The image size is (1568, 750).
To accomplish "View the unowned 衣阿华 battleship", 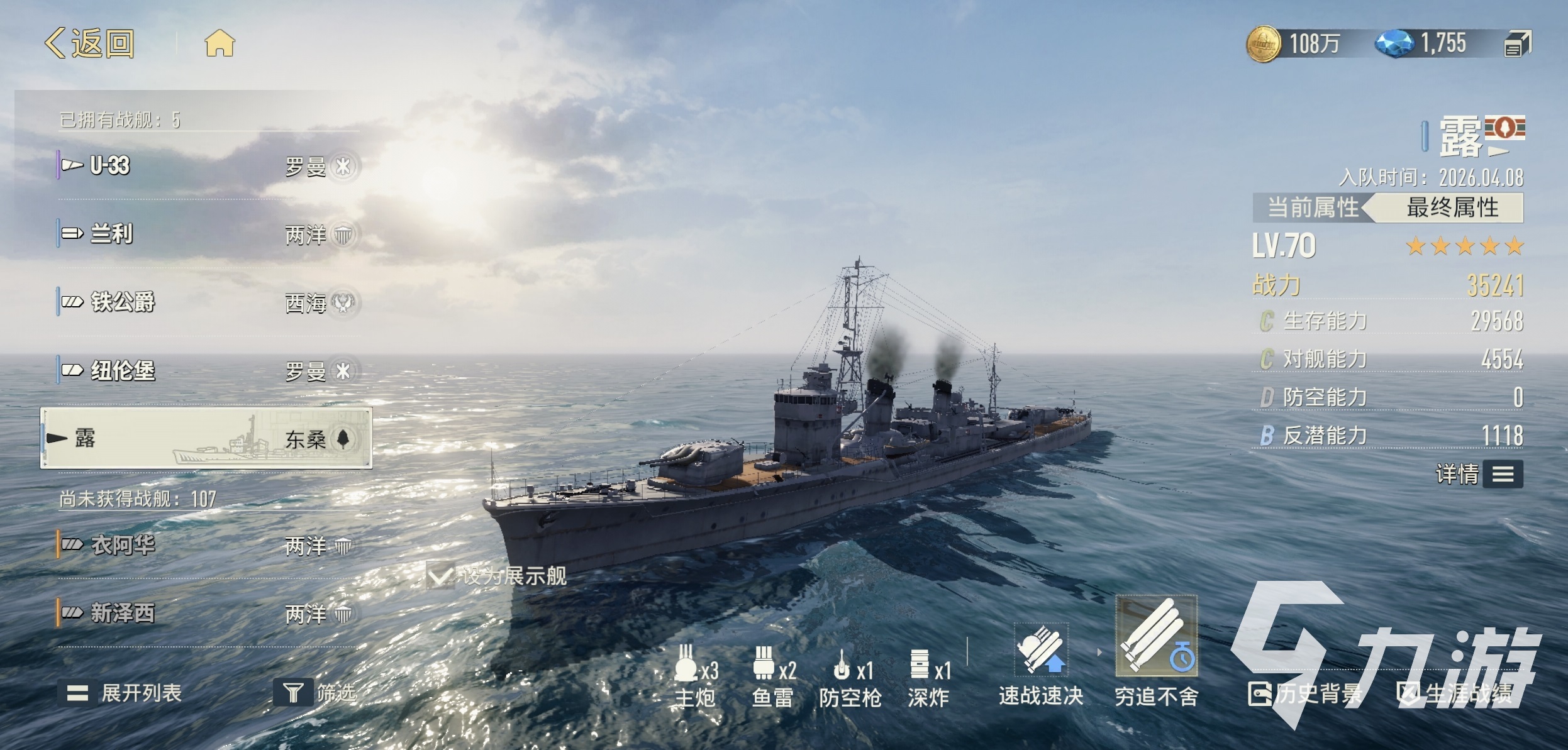I will point(208,545).
